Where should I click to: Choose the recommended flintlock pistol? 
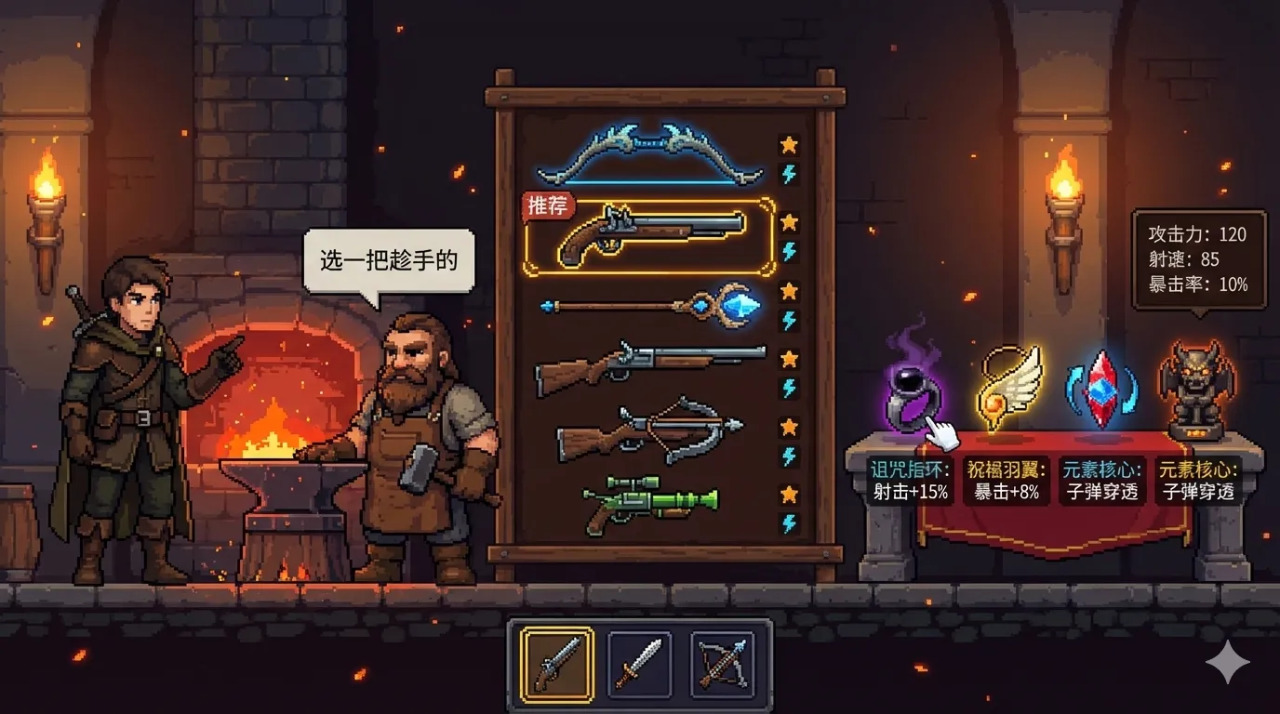pyautogui.click(x=650, y=236)
